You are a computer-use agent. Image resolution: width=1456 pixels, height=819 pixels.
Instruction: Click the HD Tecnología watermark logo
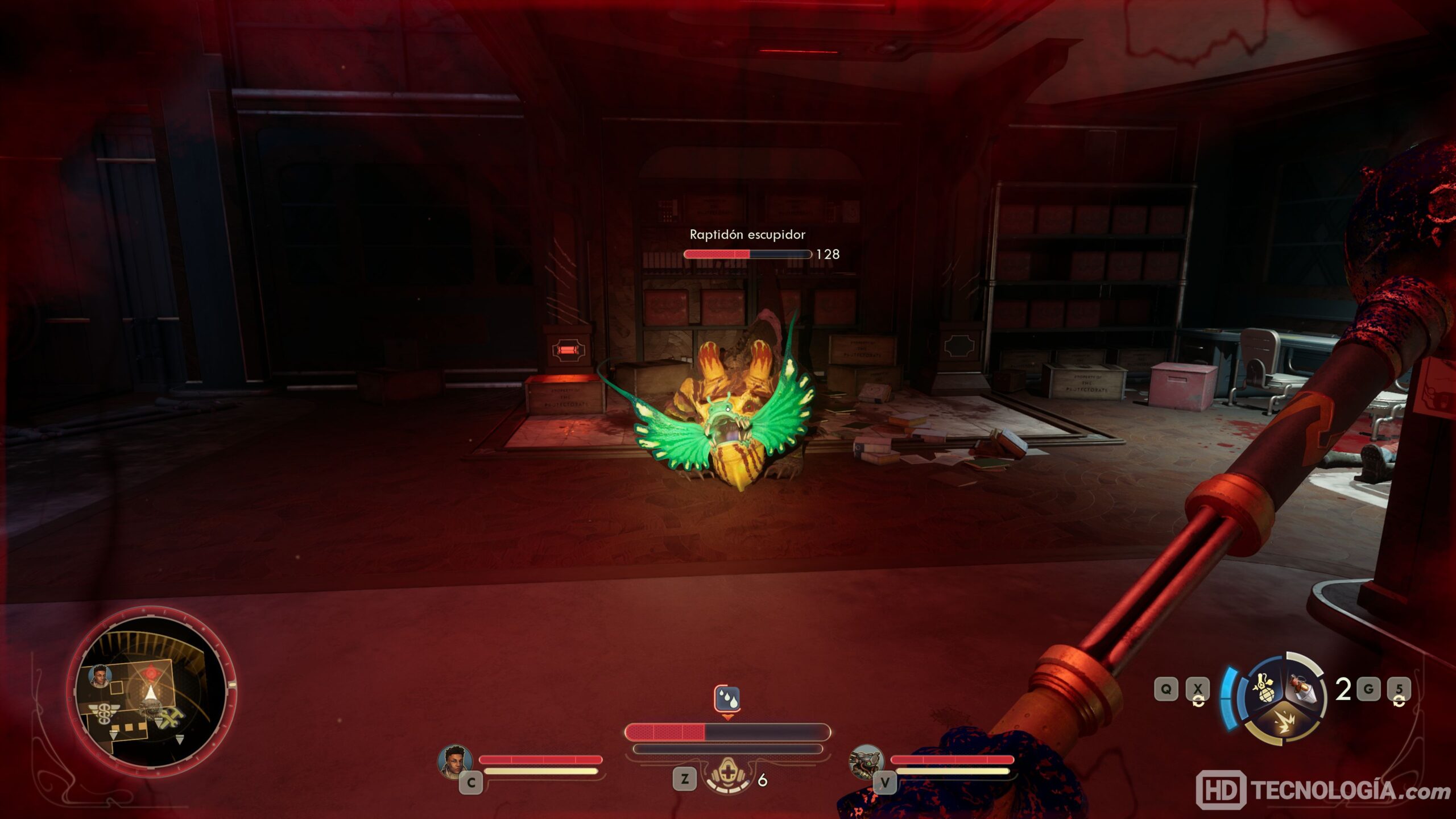1323,790
